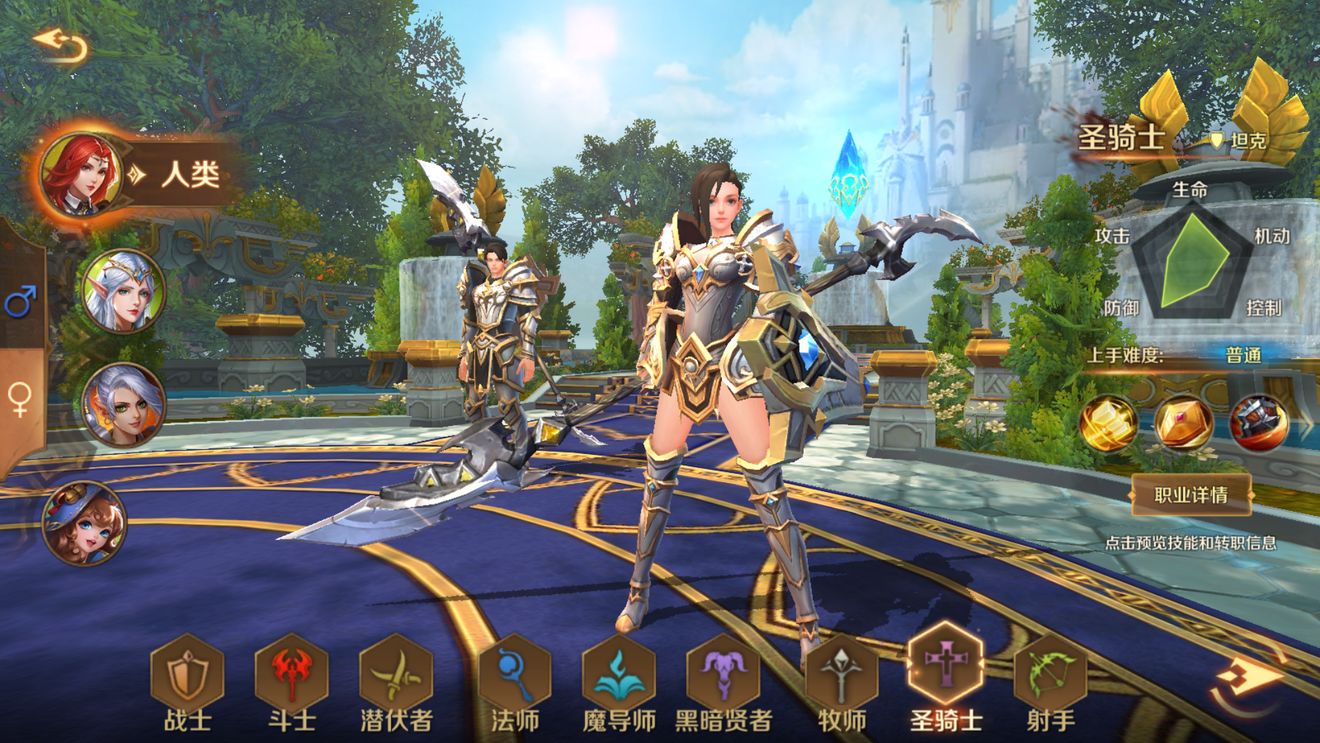Image resolution: width=1320 pixels, height=743 pixels.
Task: Pick the 法师 mage class
Action: coord(514,671)
